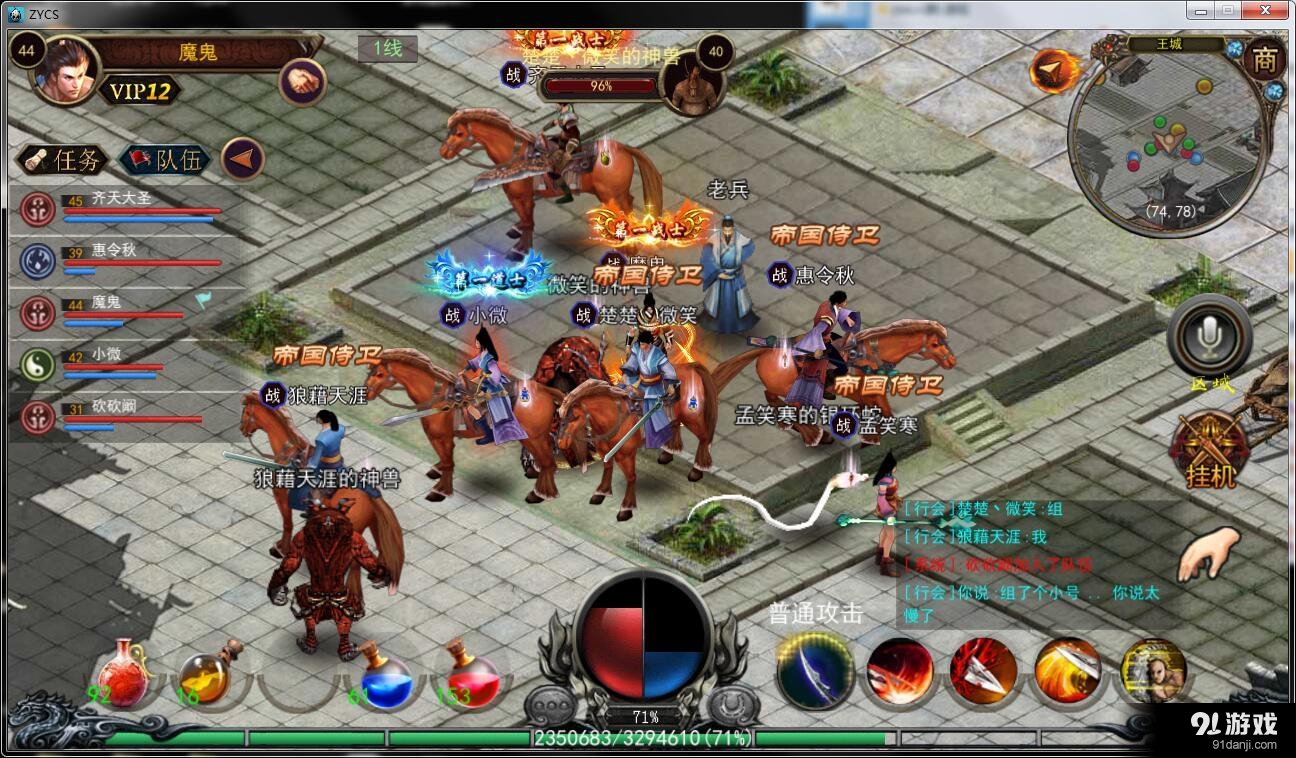This screenshot has height=758, width=1296.
Task: Activate the flaming blade skill icon
Action: pyautogui.click(x=1067, y=670)
